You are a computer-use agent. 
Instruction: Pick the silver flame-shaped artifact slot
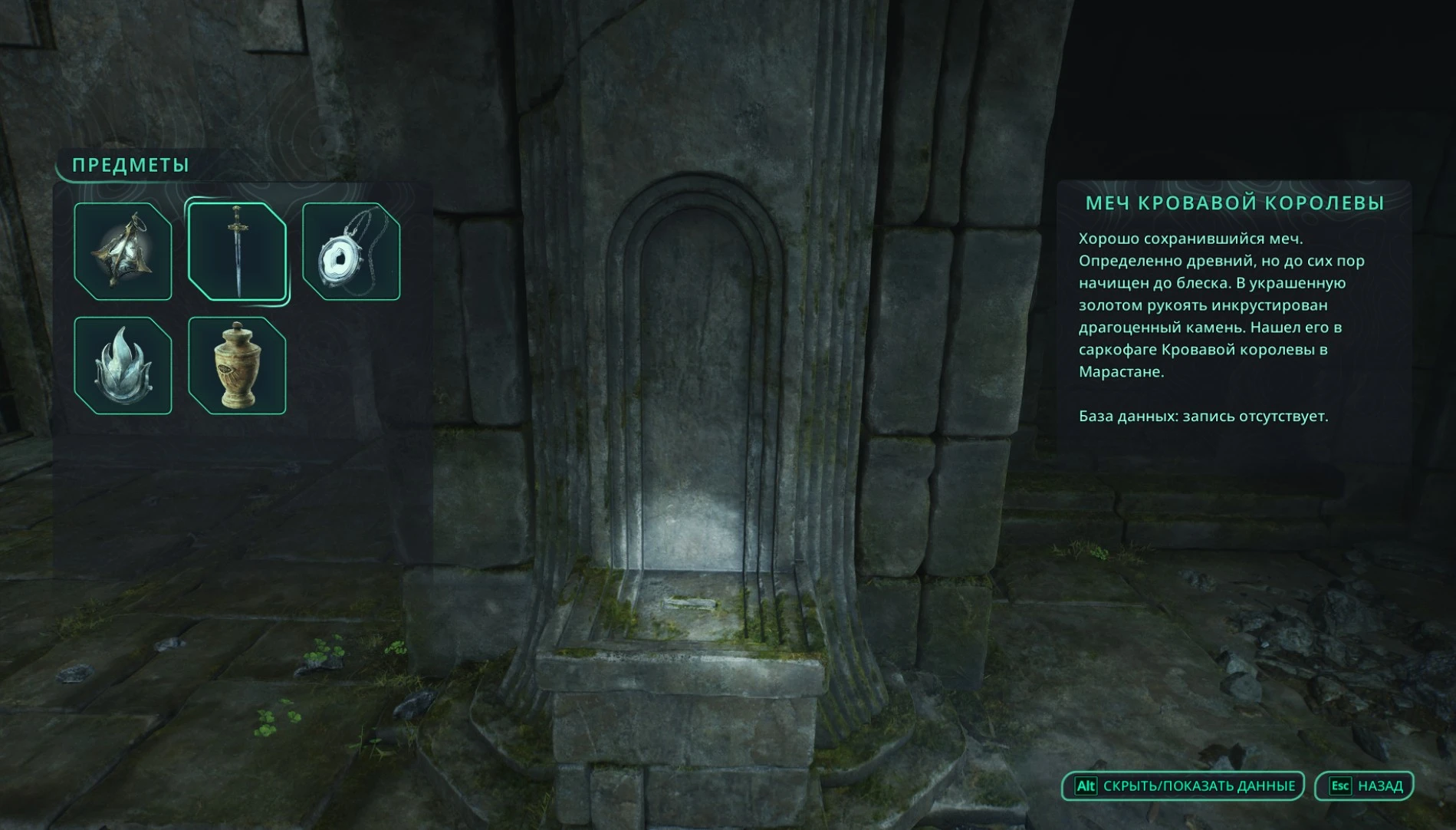coord(123,365)
